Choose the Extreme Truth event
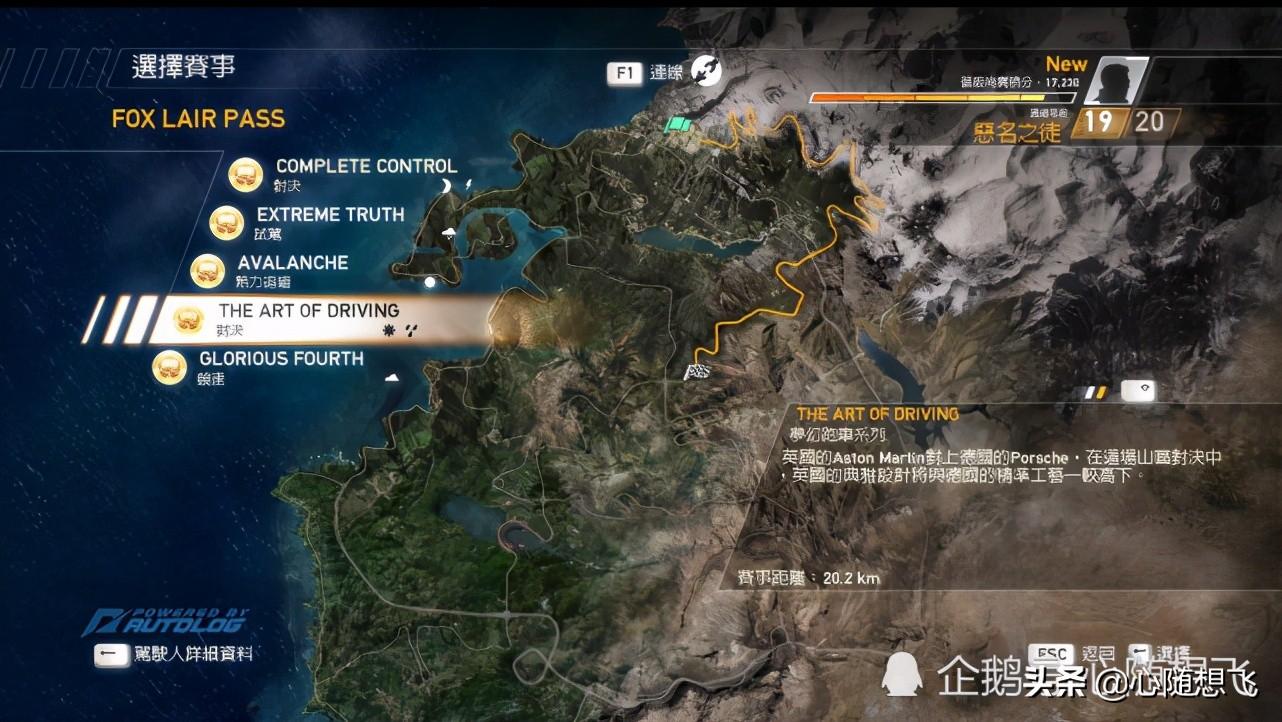 coord(329,215)
